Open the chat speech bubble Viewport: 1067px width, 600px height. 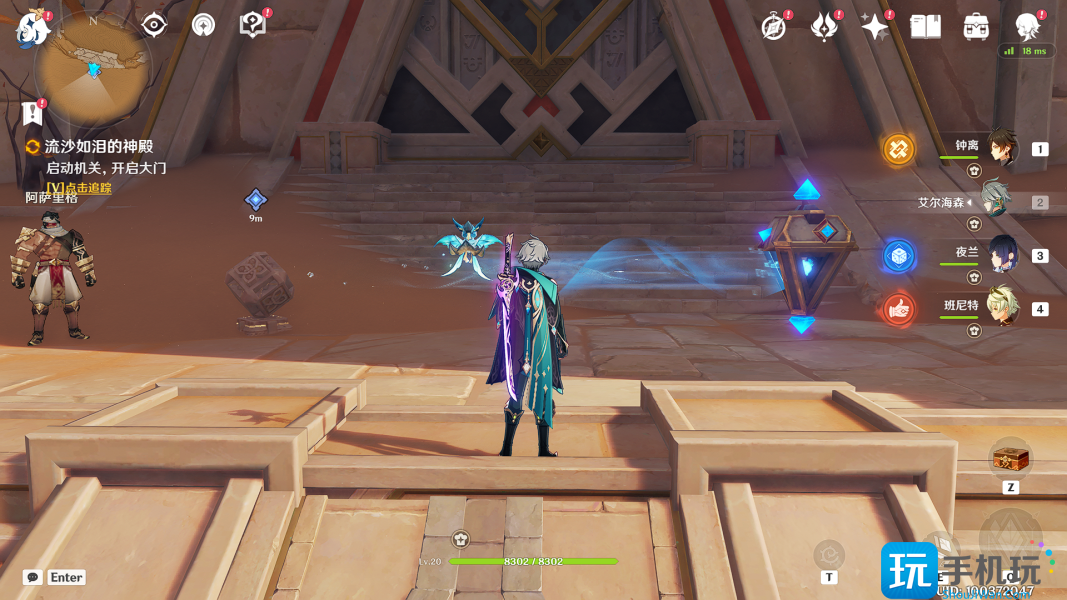[x=33, y=577]
